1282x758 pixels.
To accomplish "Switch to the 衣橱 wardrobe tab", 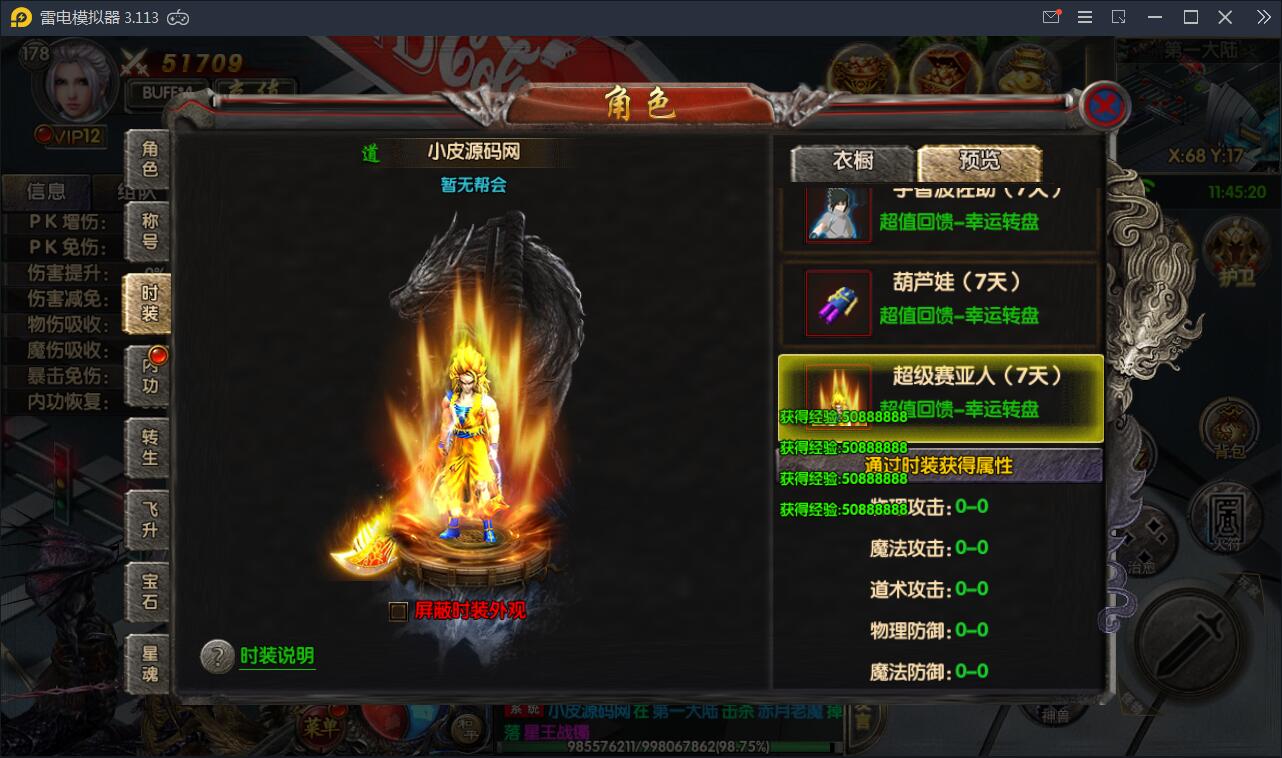I will pos(851,162).
